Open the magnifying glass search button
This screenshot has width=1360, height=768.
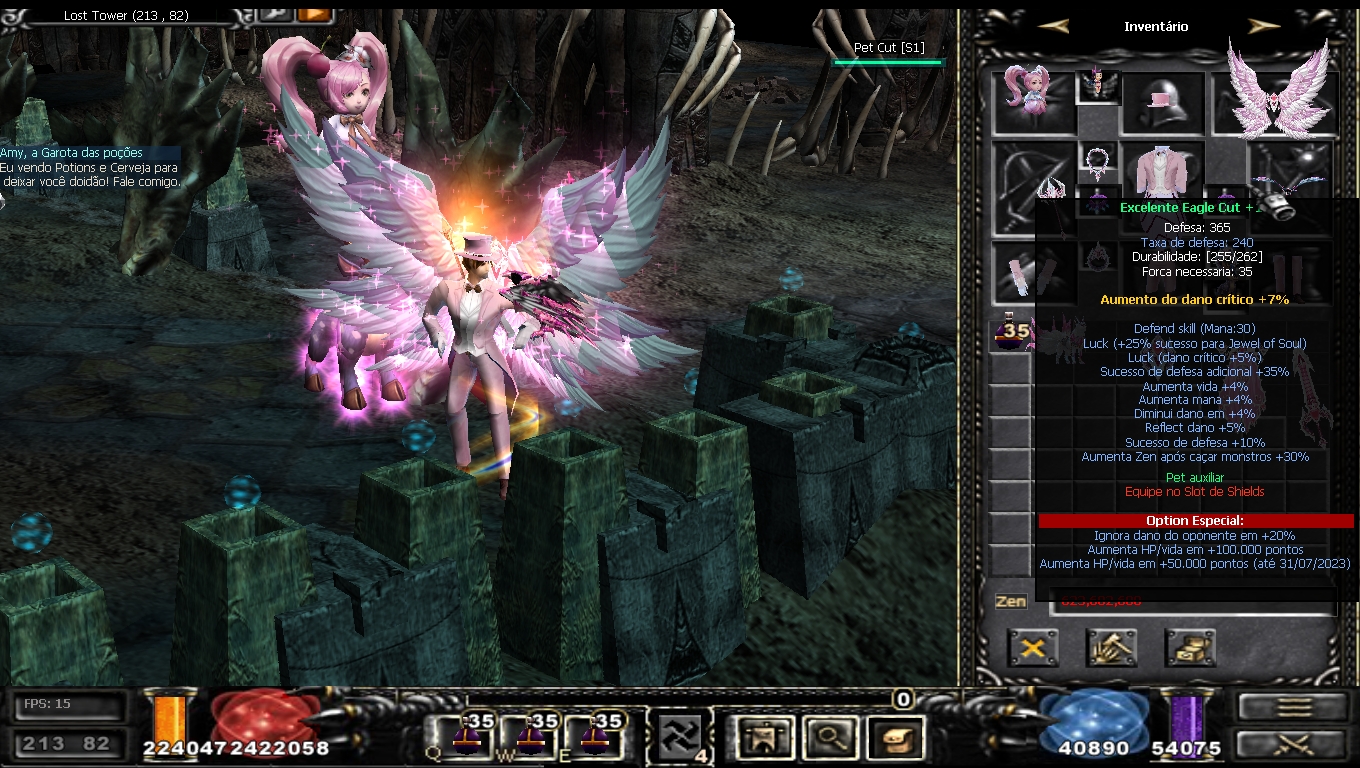[831, 738]
